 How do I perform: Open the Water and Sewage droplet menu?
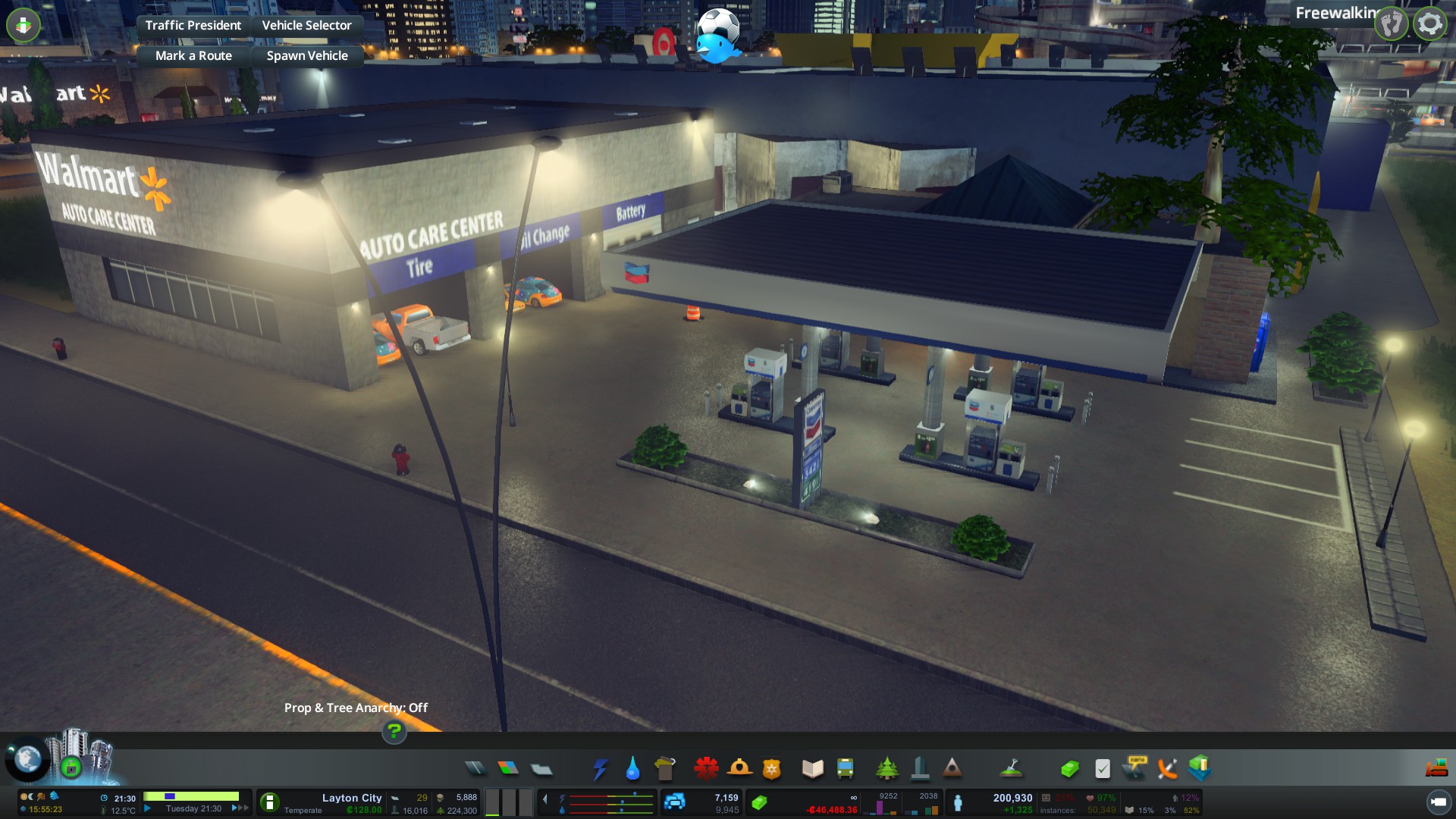coord(632,768)
